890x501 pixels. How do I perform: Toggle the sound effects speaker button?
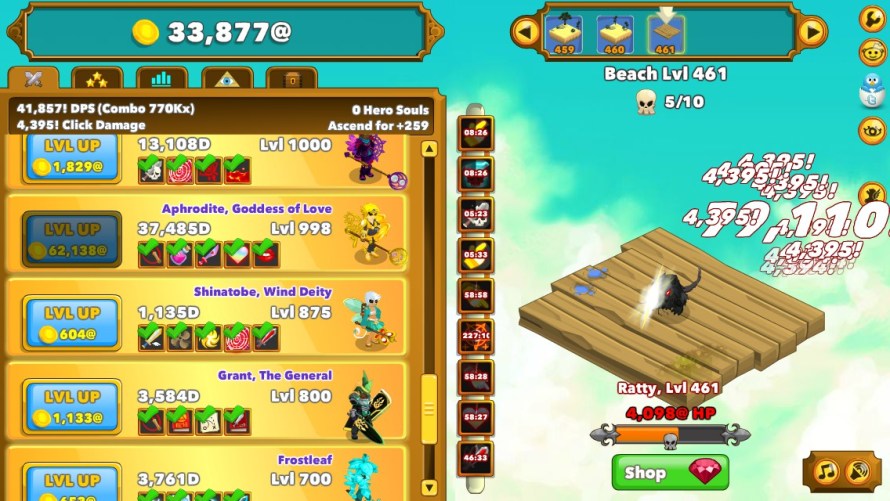click(x=858, y=472)
